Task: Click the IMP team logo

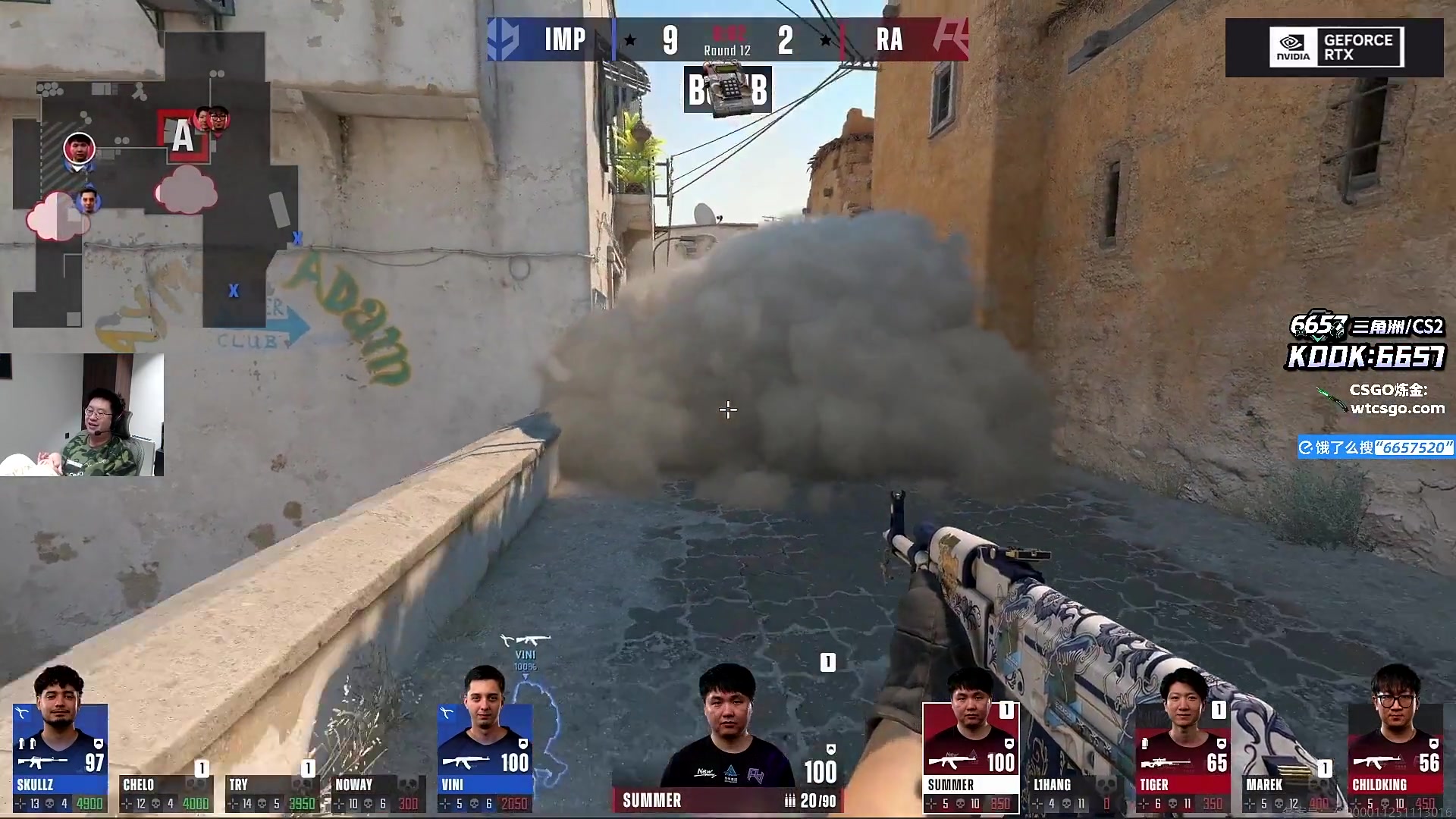Action: (x=504, y=39)
